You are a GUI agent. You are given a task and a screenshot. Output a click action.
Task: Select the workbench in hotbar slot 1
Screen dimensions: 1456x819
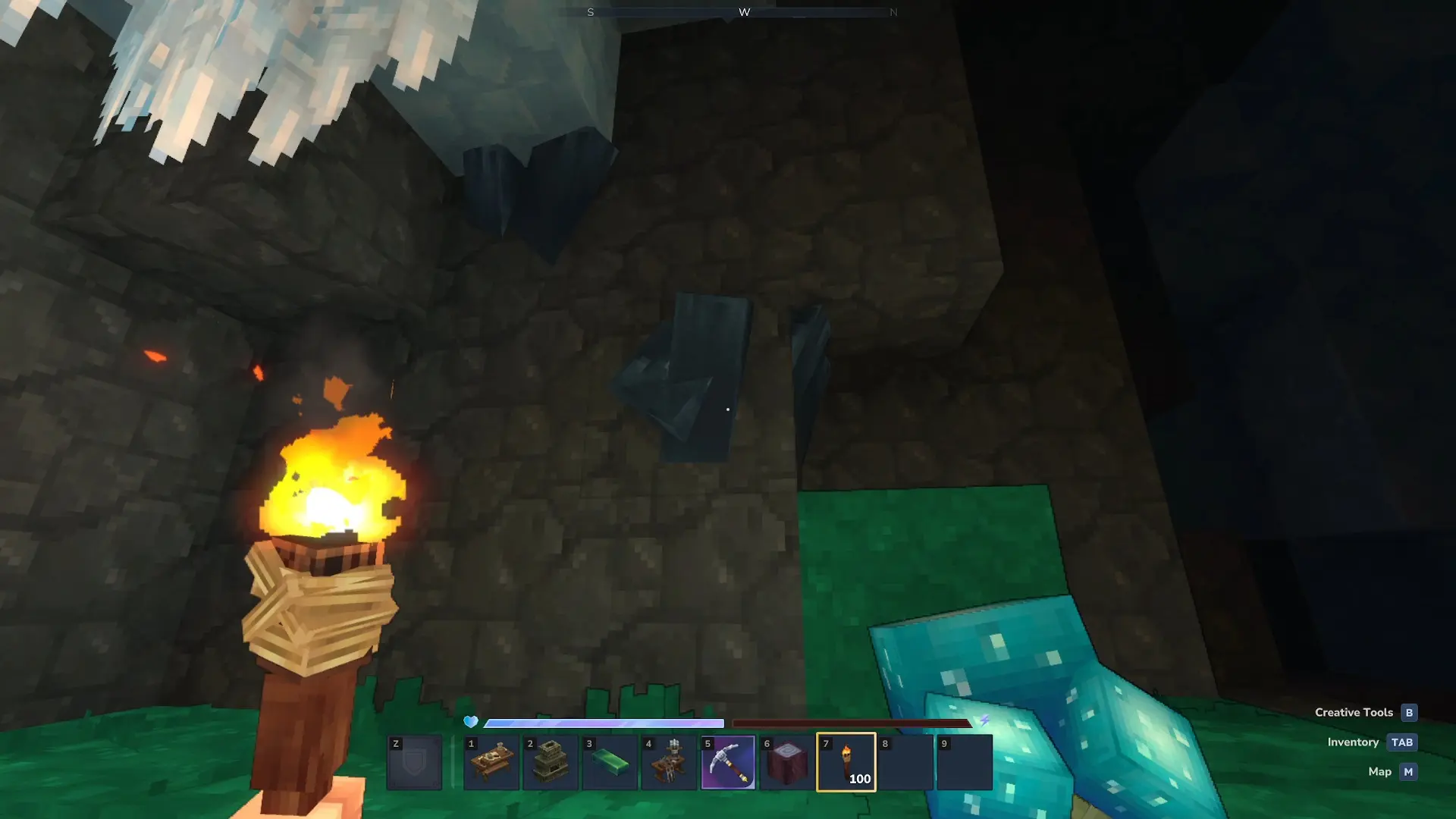pyautogui.click(x=491, y=762)
